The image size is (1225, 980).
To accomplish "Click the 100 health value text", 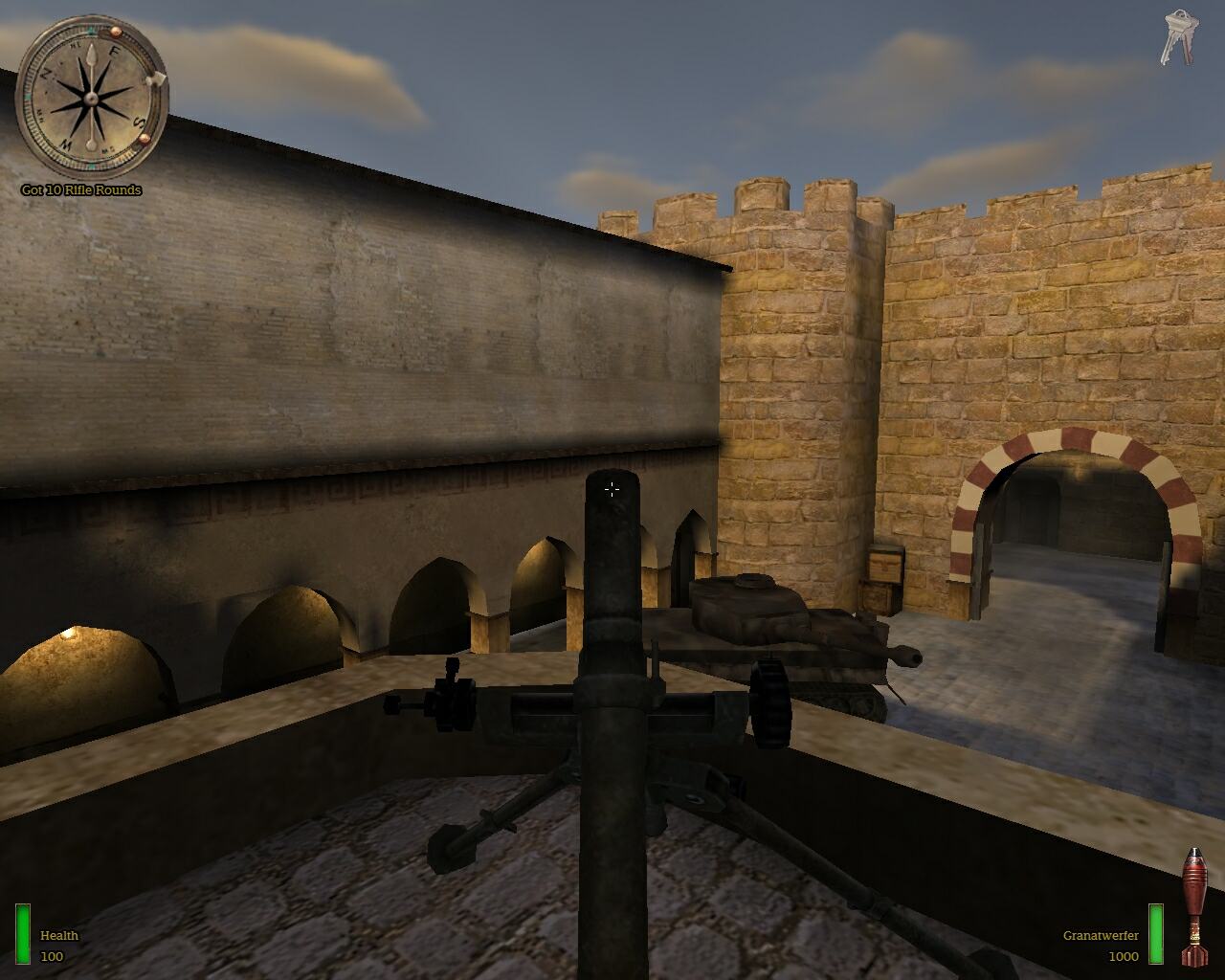I will point(53,954).
